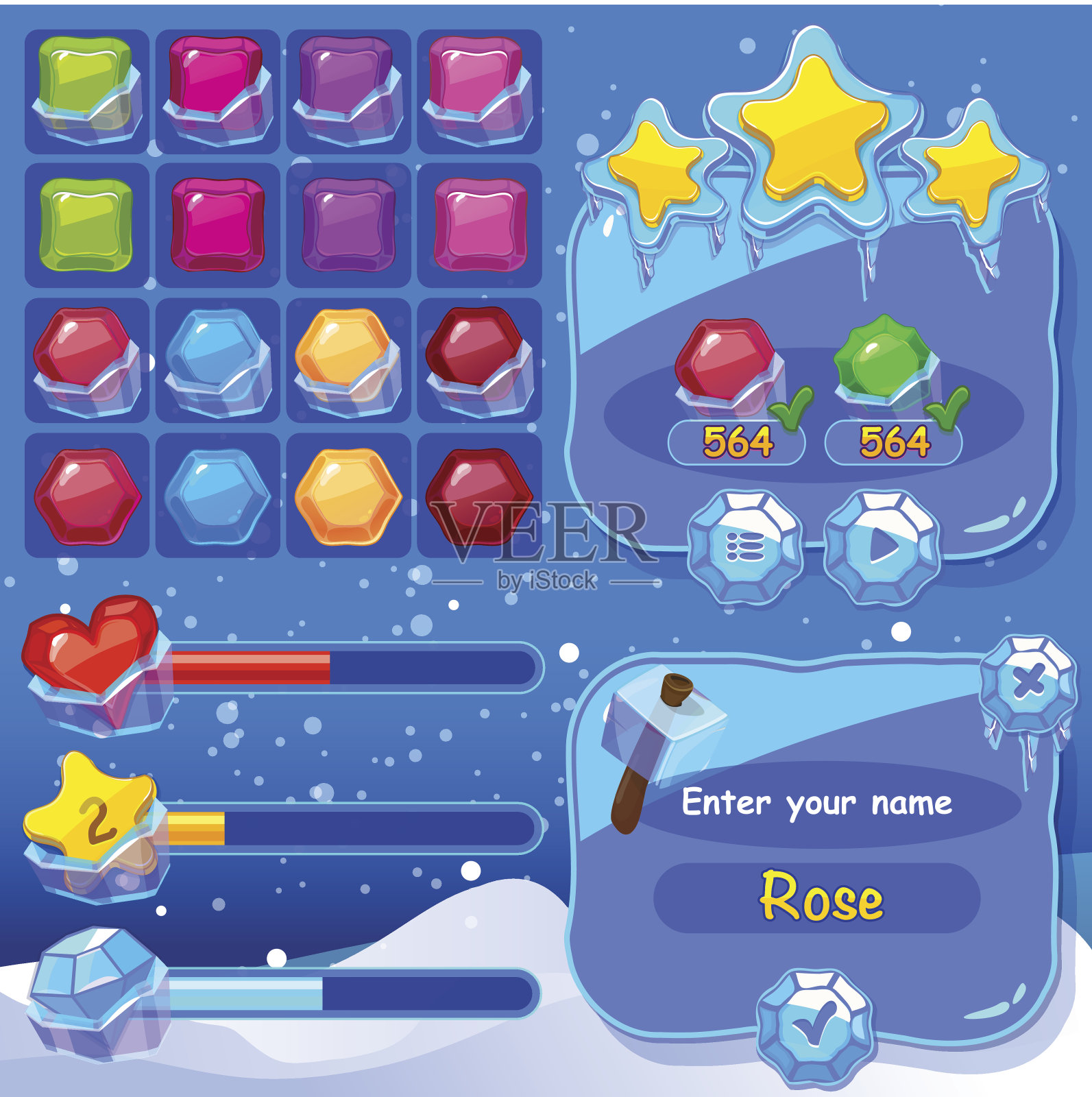Tap the ice-encased blue hexagon gem
The image size is (1092, 1097).
pyautogui.click(x=217, y=360)
